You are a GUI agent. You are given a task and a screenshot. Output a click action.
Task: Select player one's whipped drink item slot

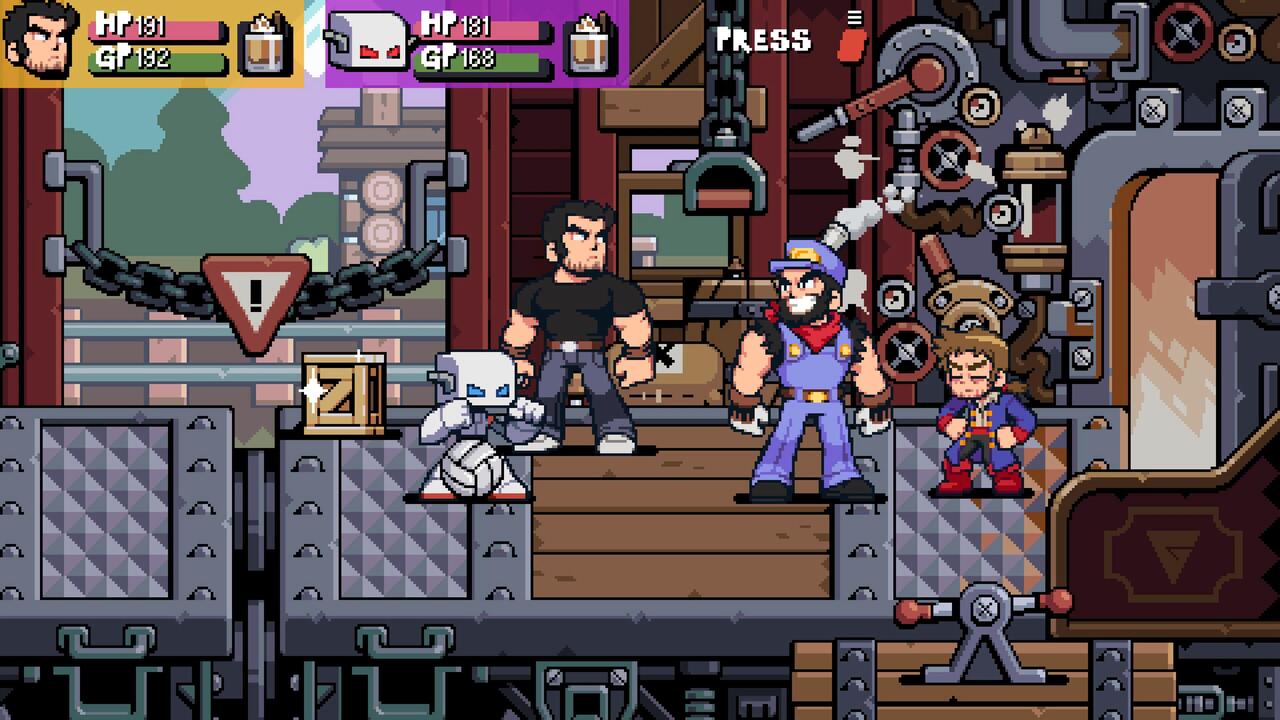[x=265, y=44]
